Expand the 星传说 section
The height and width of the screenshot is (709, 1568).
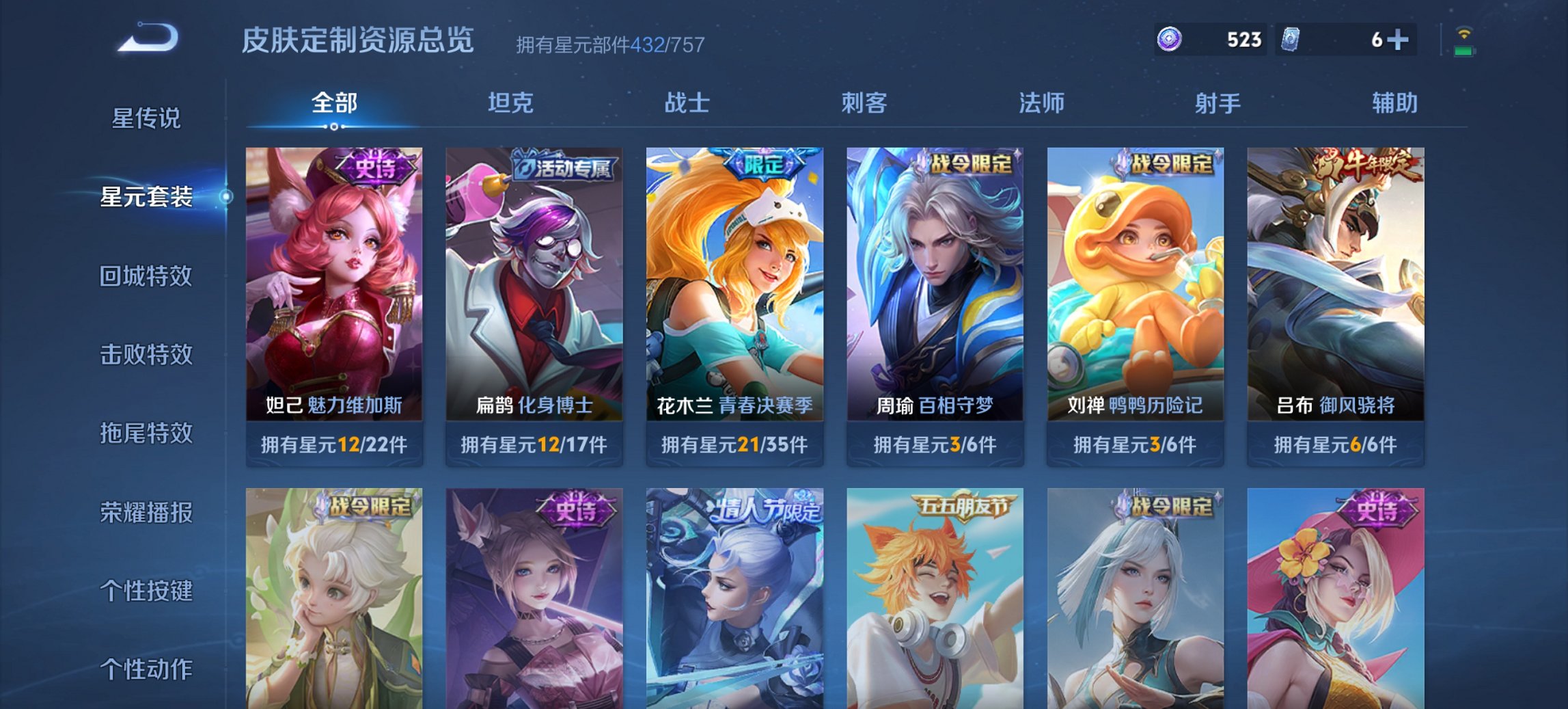tap(146, 118)
